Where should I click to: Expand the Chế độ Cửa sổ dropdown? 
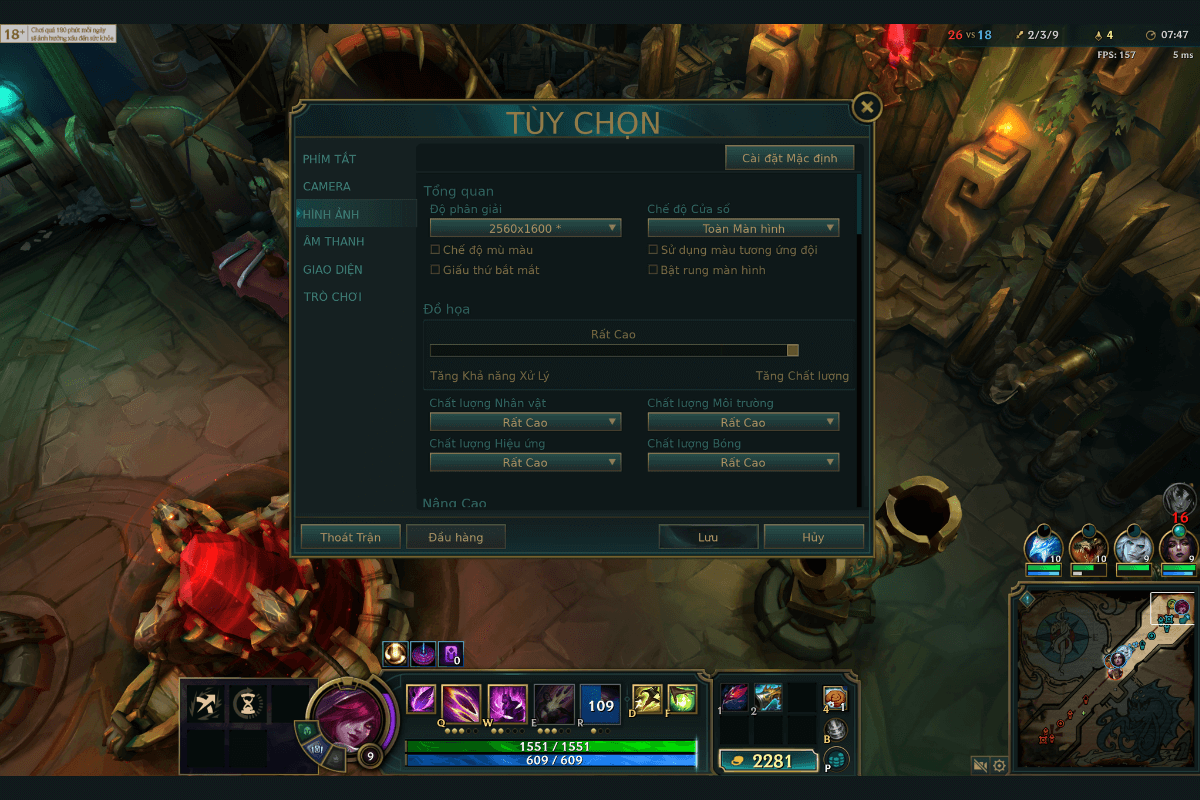743,229
